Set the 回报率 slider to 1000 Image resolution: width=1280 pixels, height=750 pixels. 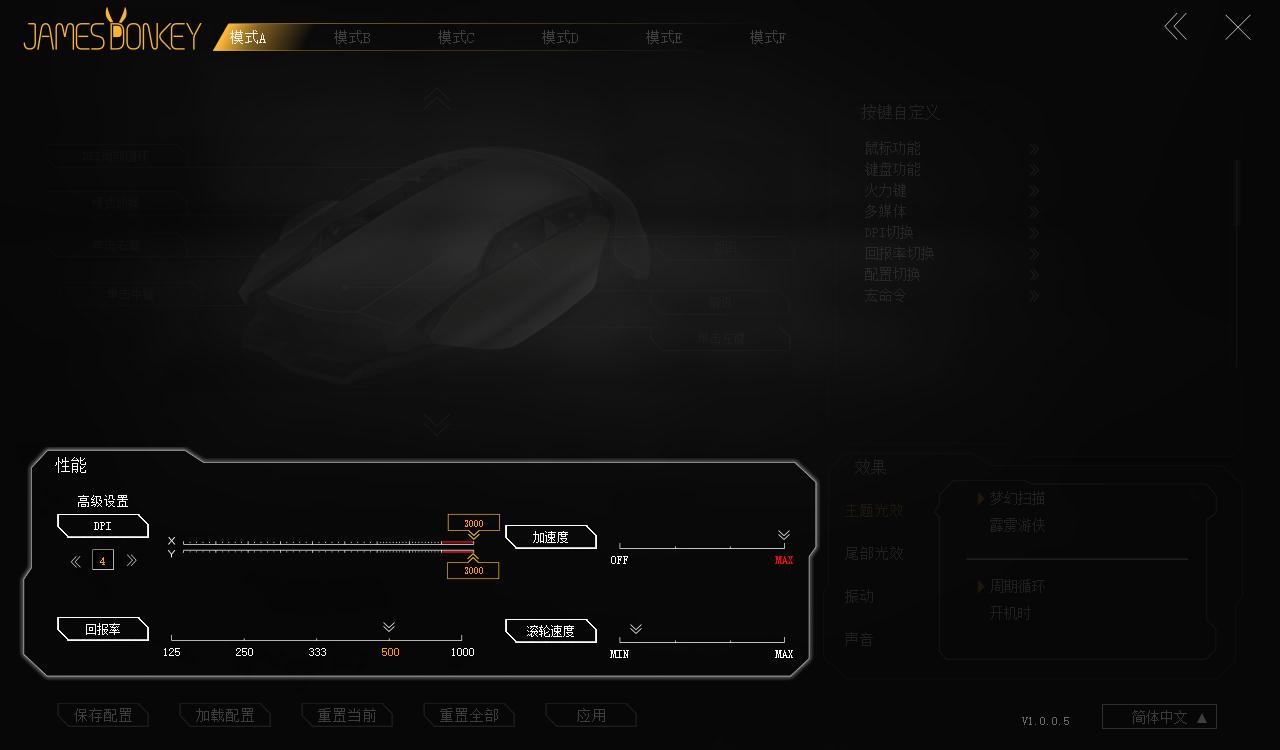tap(461, 637)
